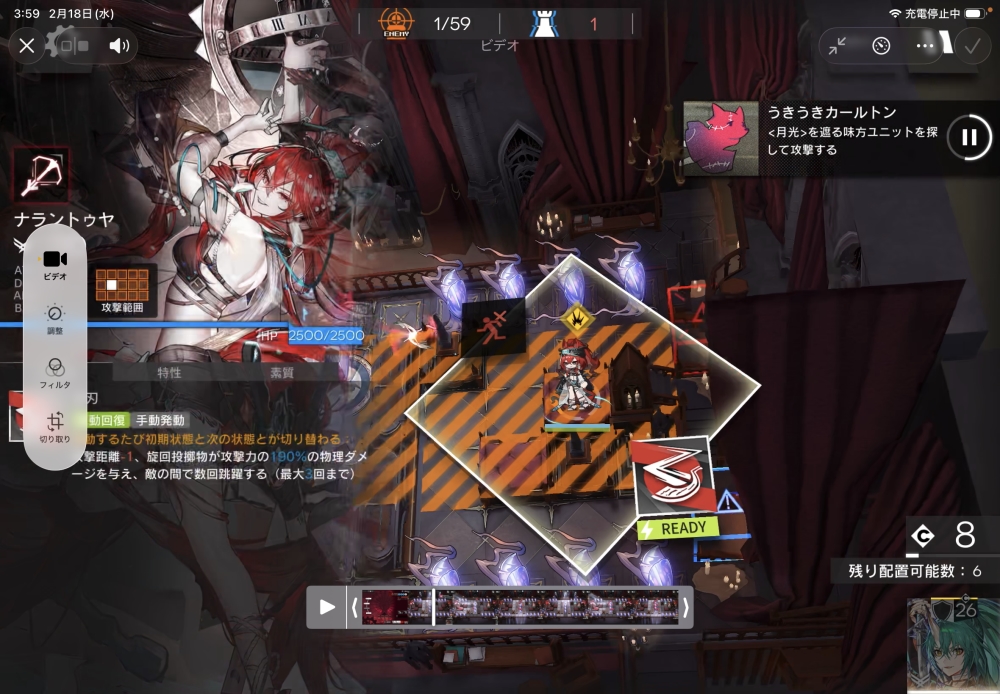Tap the shrink arrows icon
Image resolution: width=1000 pixels, height=694 pixels.
(x=838, y=46)
